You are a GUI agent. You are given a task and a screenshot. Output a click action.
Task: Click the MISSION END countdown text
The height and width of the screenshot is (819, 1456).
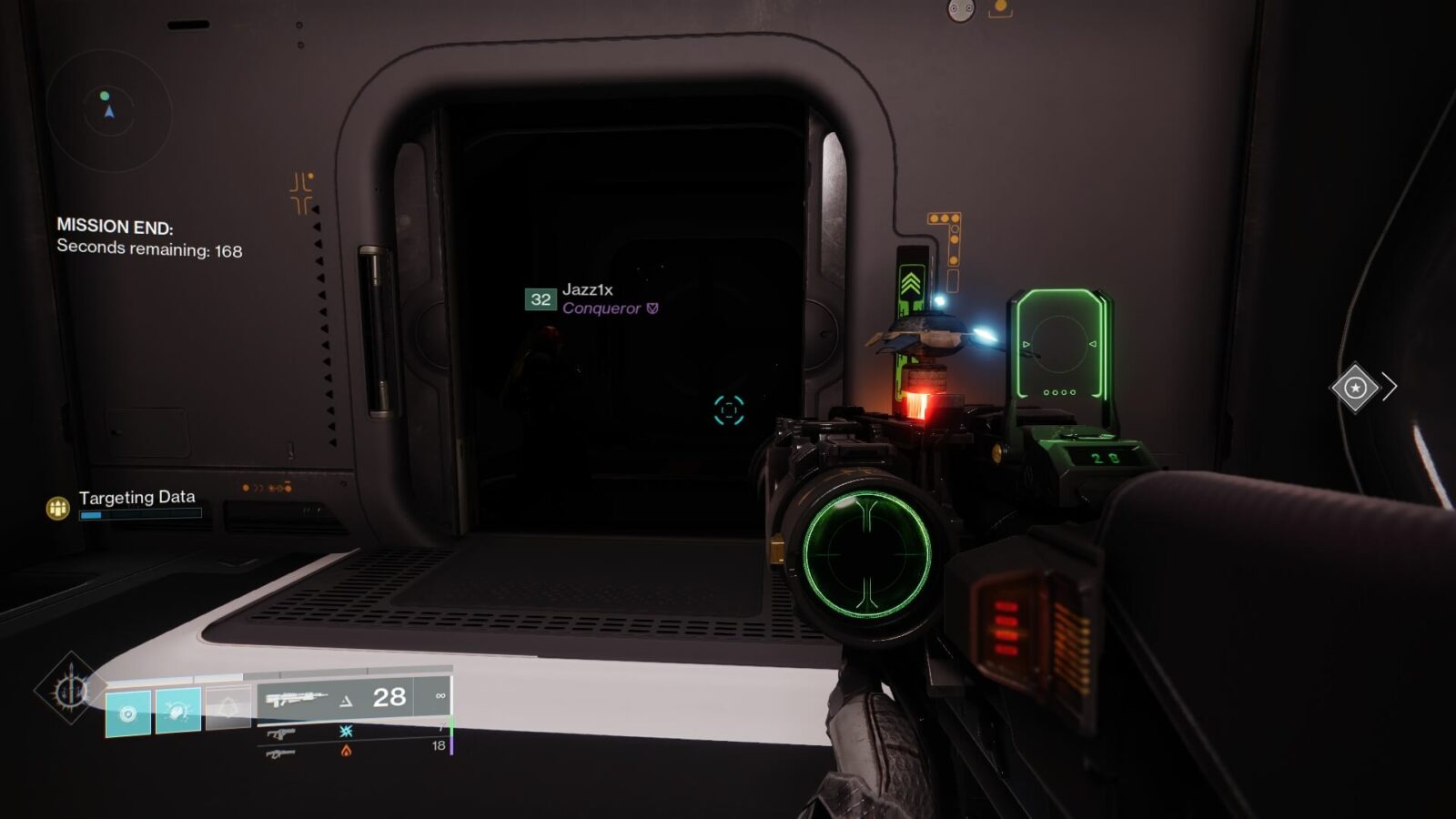pyautogui.click(x=116, y=227)
